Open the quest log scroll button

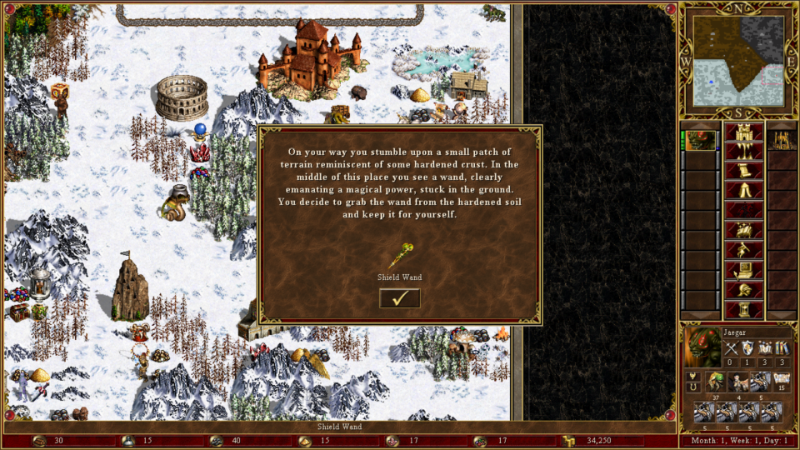click(x=742, y=171)
